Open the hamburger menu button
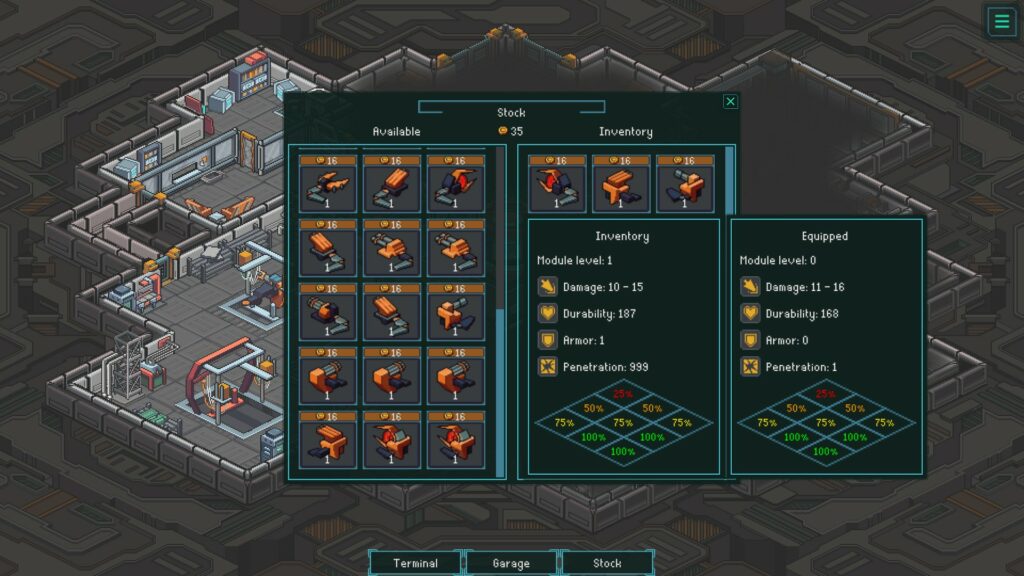The height and width of the screenshot is (576, 1024). point(1000,21)
